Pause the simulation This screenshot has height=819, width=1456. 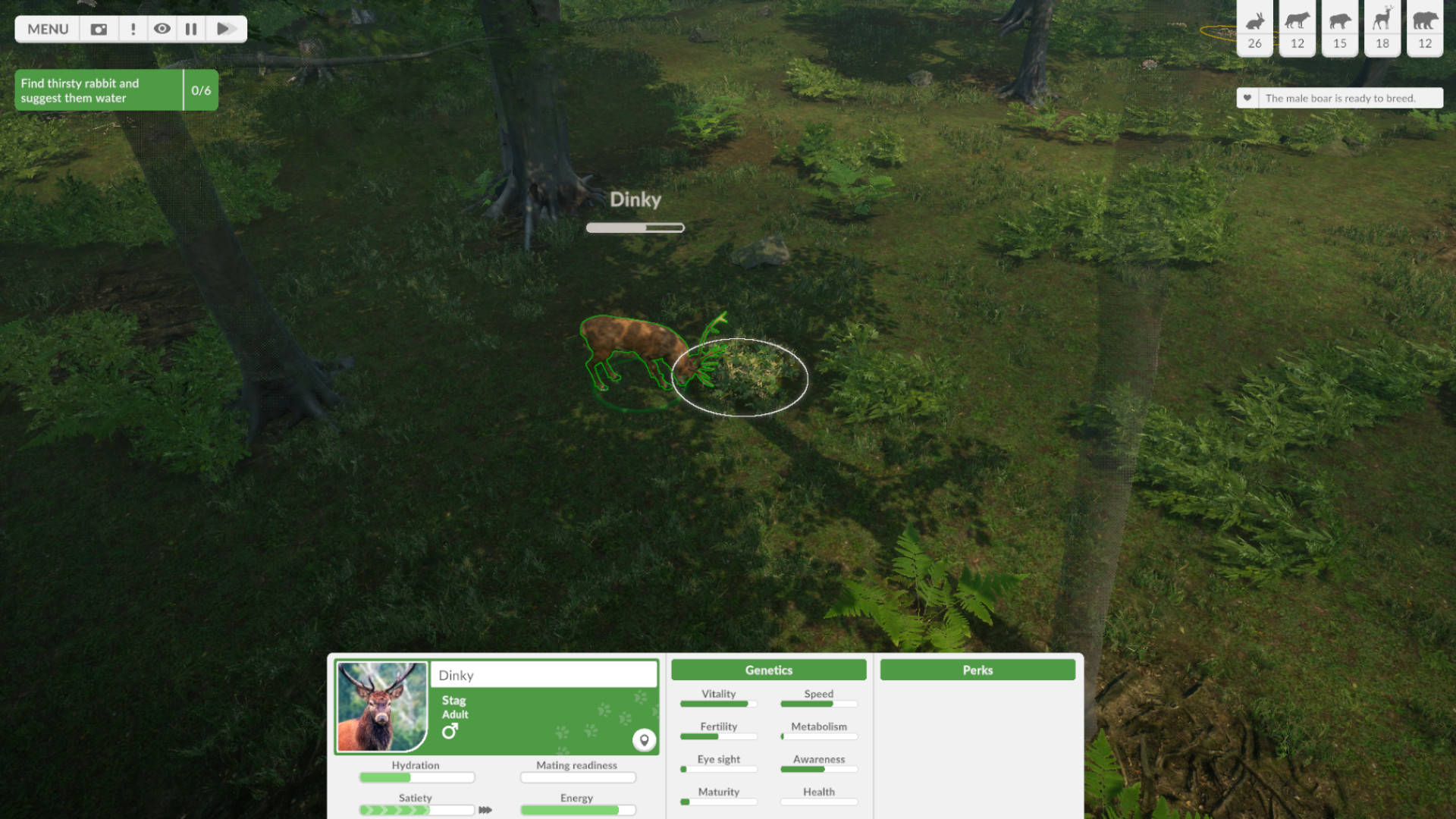191,29
